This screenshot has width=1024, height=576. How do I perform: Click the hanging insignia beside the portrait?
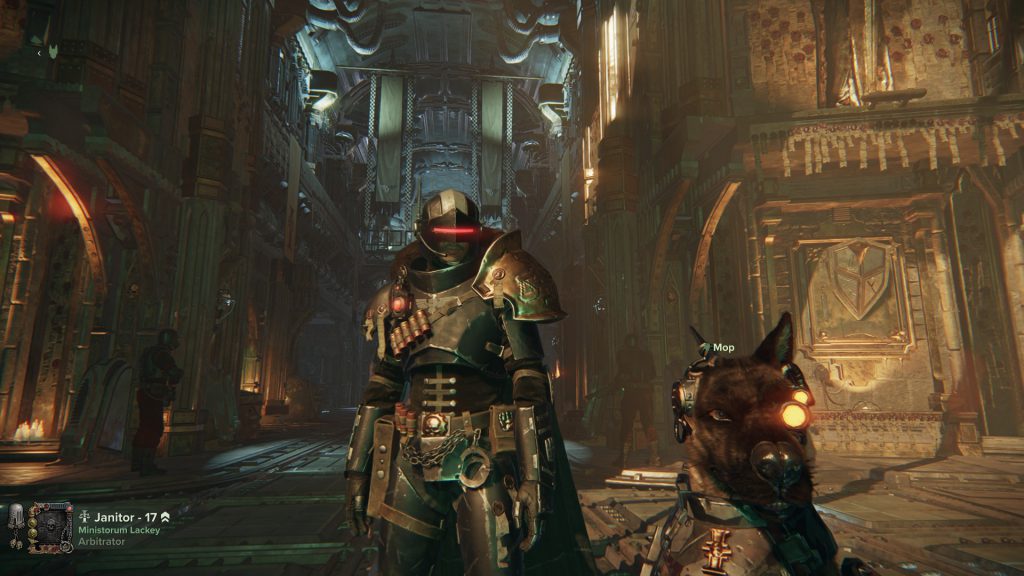click(14, 519)
